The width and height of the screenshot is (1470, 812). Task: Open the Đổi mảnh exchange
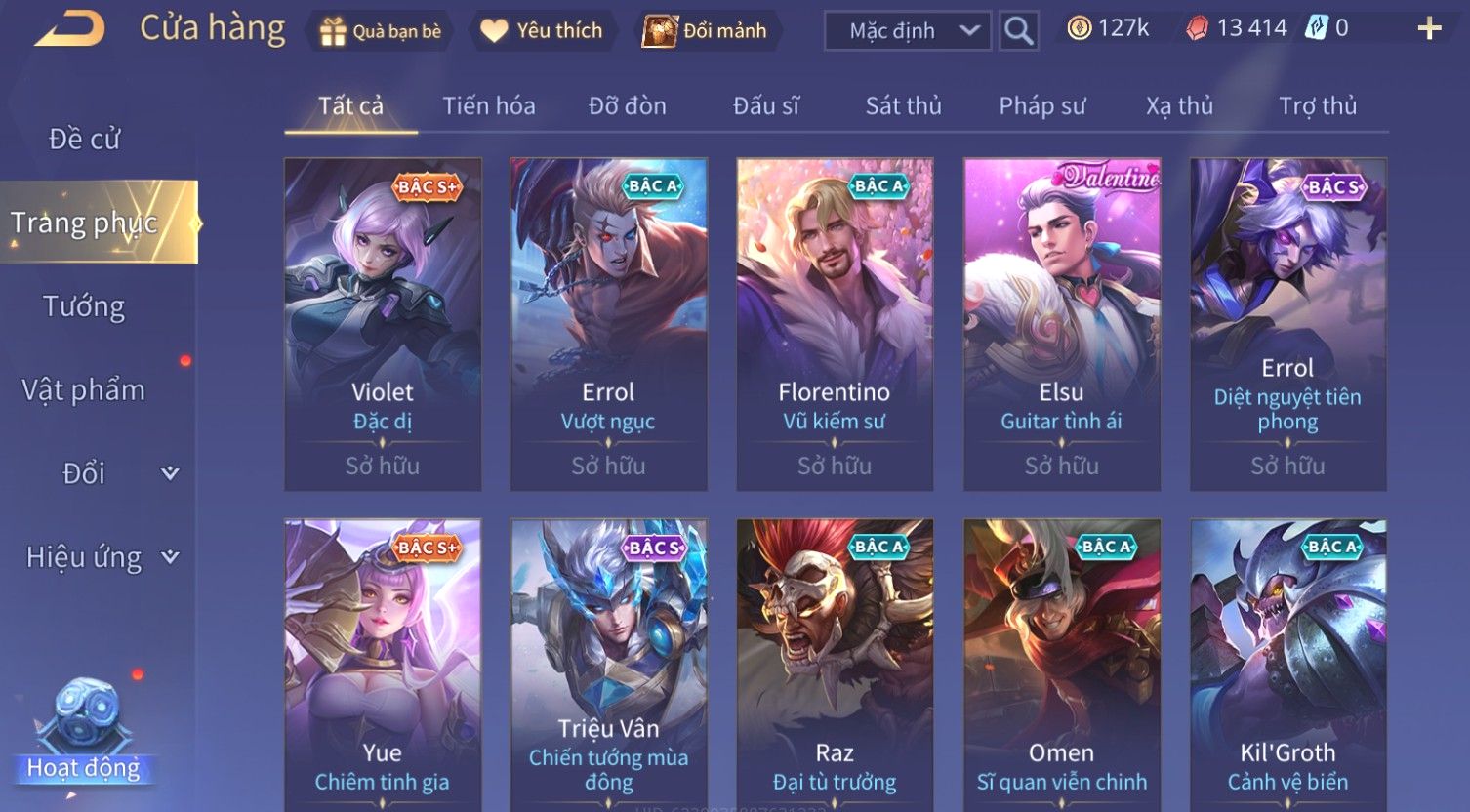705,31
